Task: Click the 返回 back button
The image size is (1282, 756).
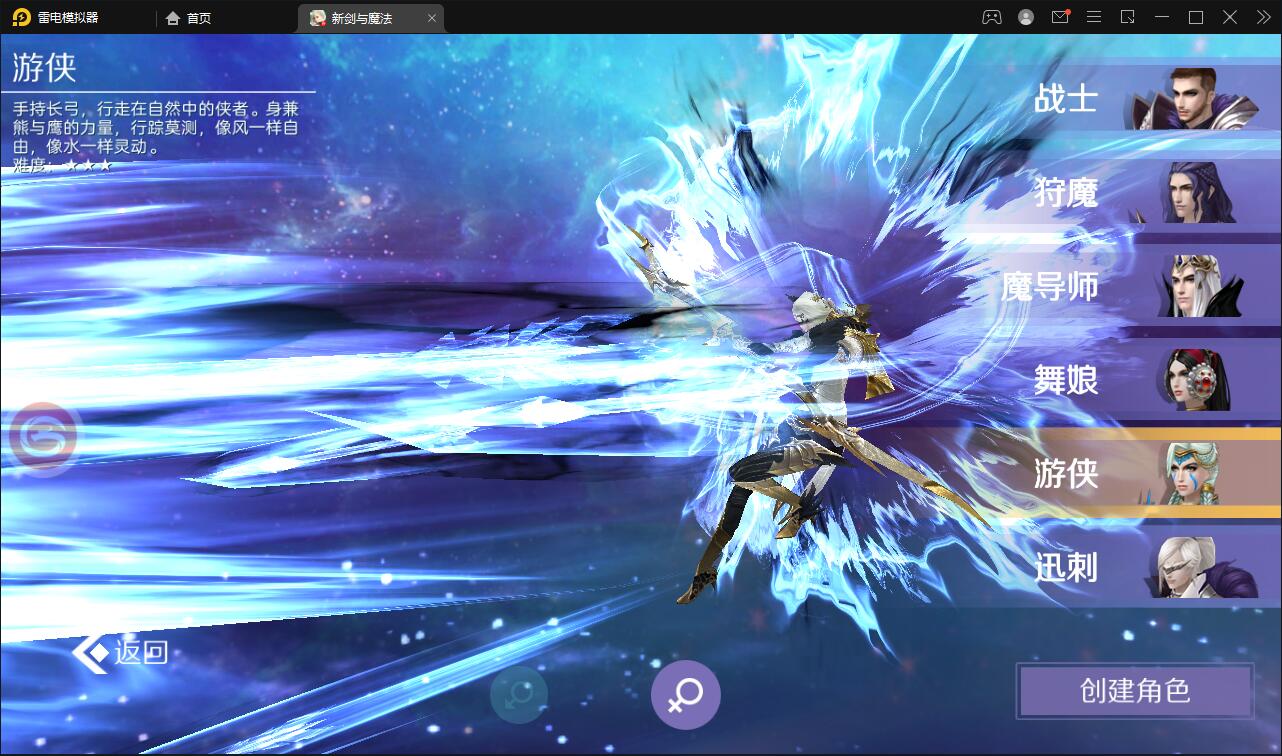Action: pos(120,650)
